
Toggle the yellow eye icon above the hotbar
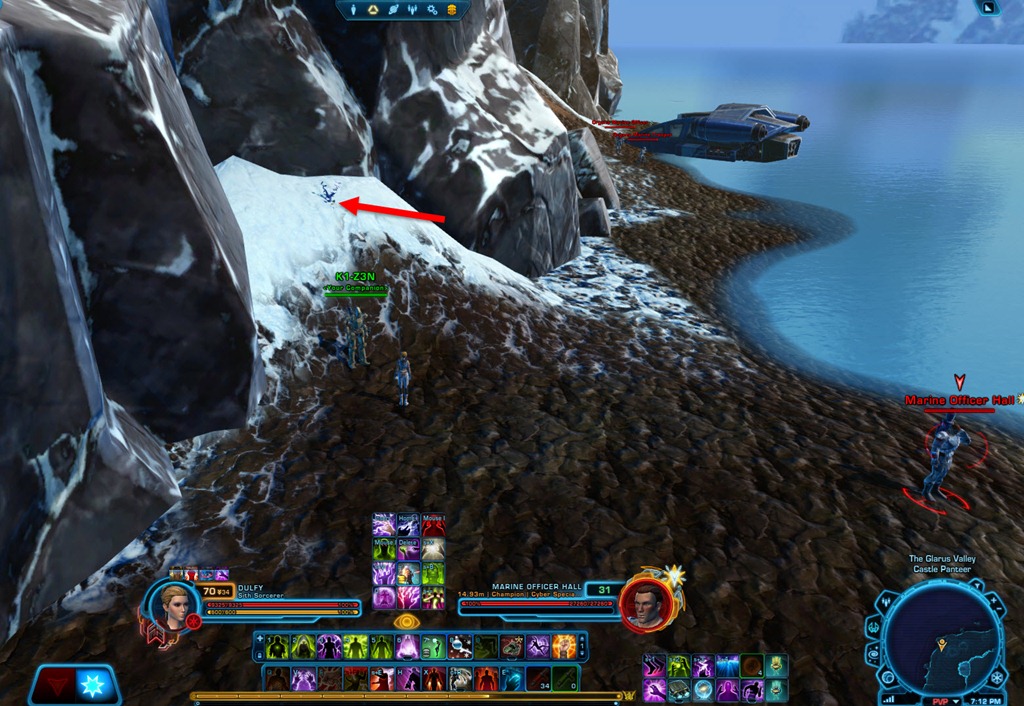[405, 621]
